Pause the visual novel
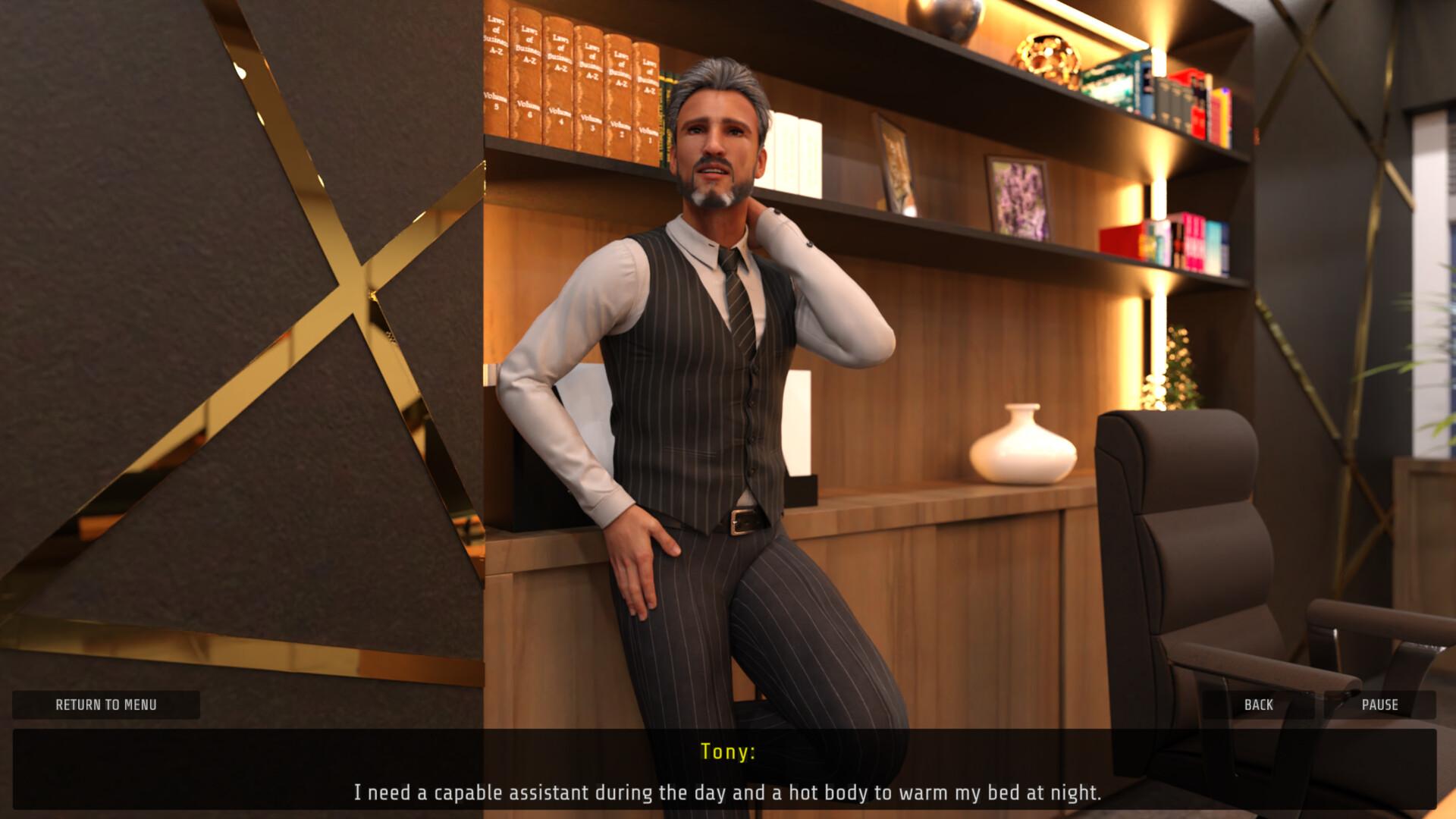The height and width of the screenshot is (819, 1456). click(x=1379, y=704)
